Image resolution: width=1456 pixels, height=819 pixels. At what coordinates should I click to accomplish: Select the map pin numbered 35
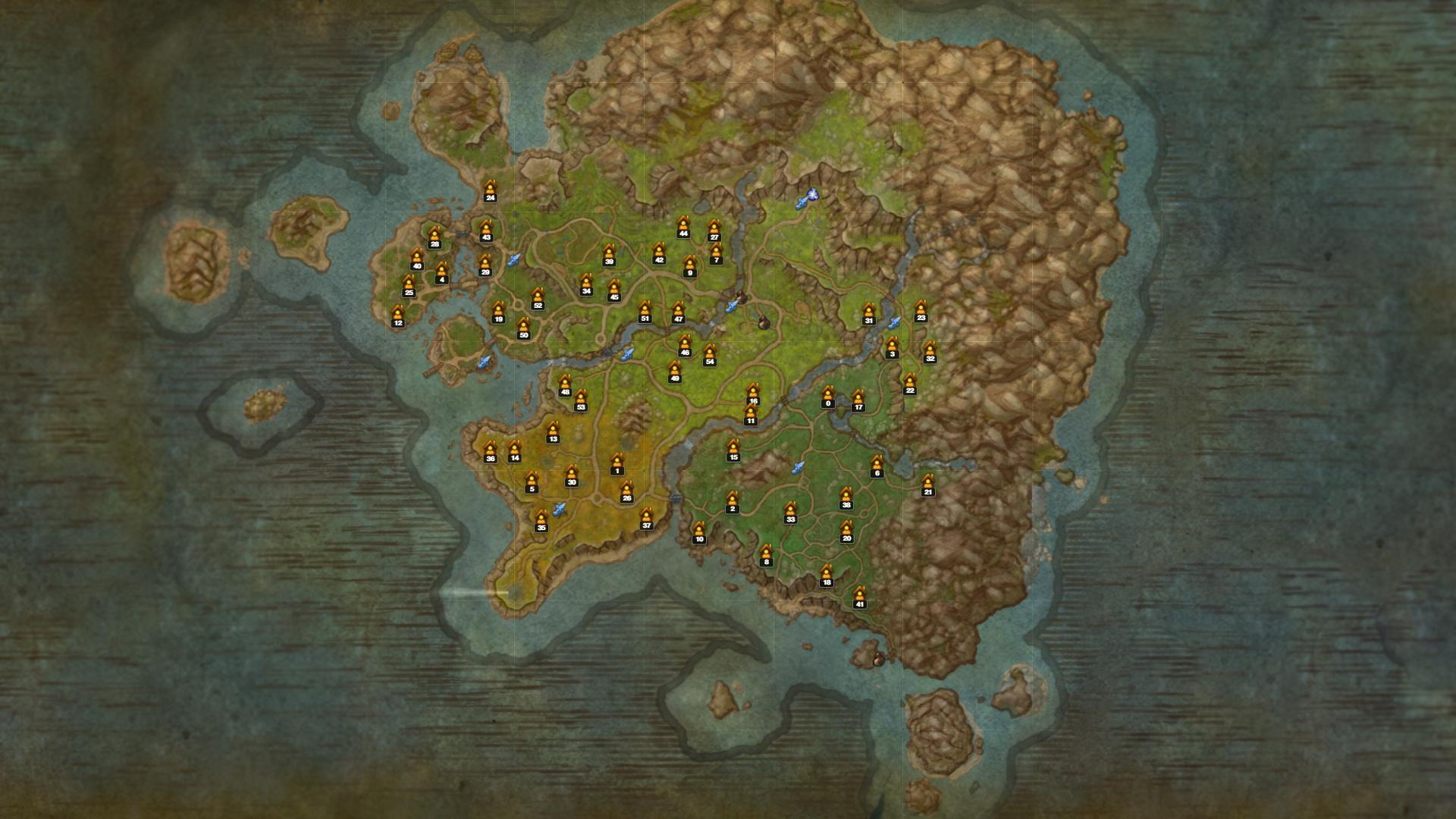pyautogui.click(x=541, y=521)
